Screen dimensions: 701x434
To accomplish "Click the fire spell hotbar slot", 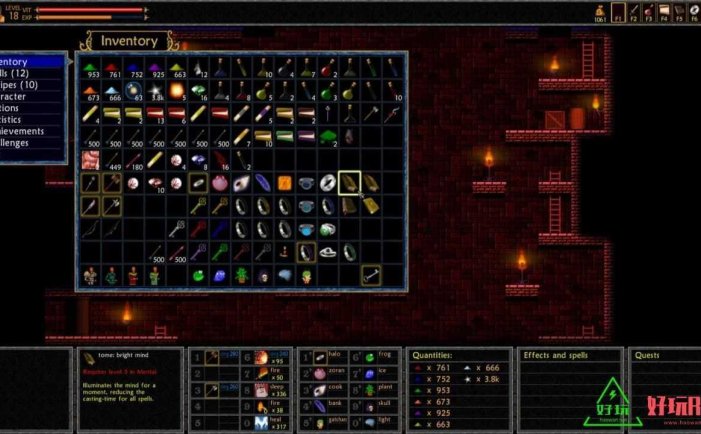I will (x=261, y=374).
